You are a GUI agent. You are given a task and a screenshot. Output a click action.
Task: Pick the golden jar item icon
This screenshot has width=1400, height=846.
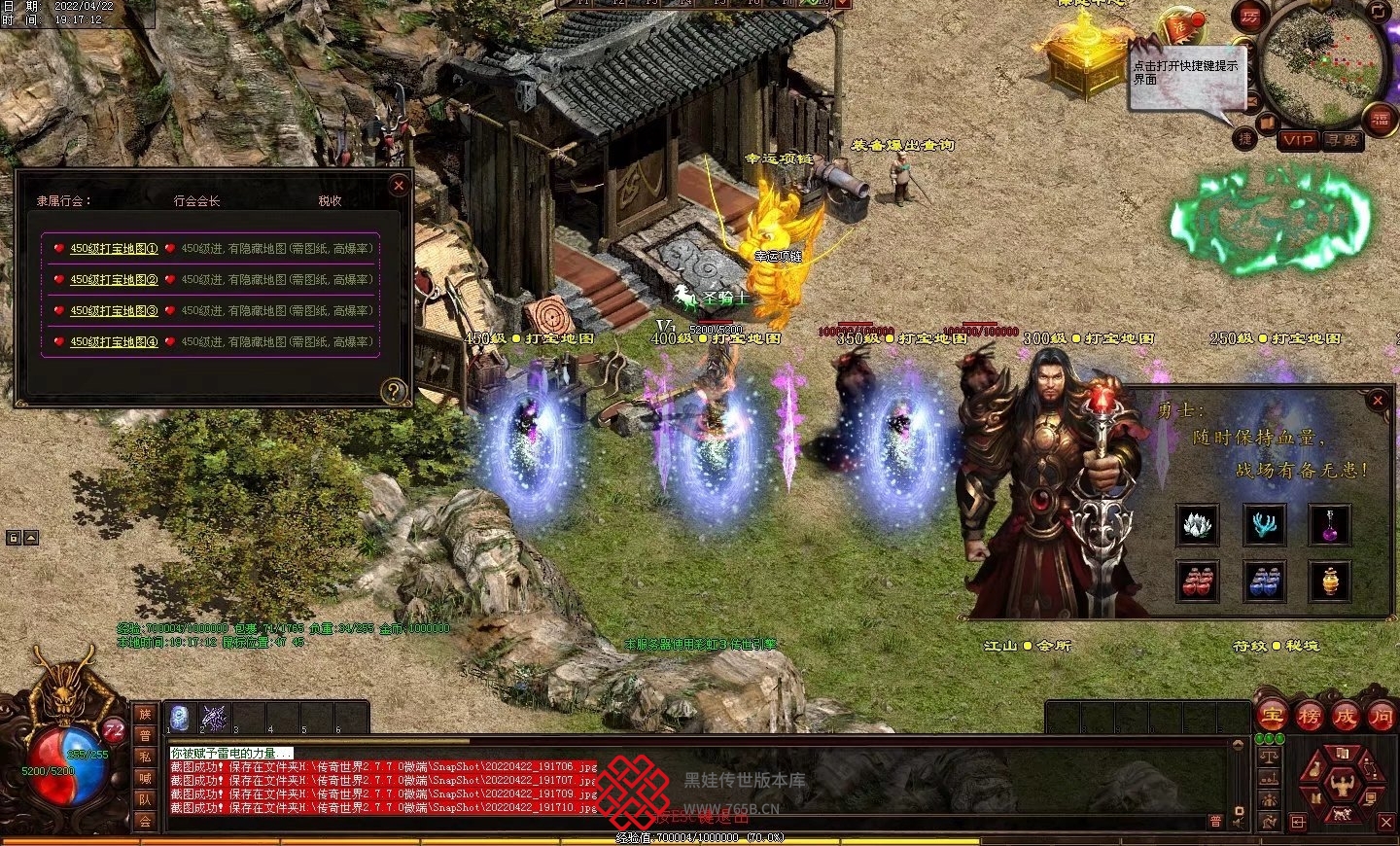point(1329,582)
